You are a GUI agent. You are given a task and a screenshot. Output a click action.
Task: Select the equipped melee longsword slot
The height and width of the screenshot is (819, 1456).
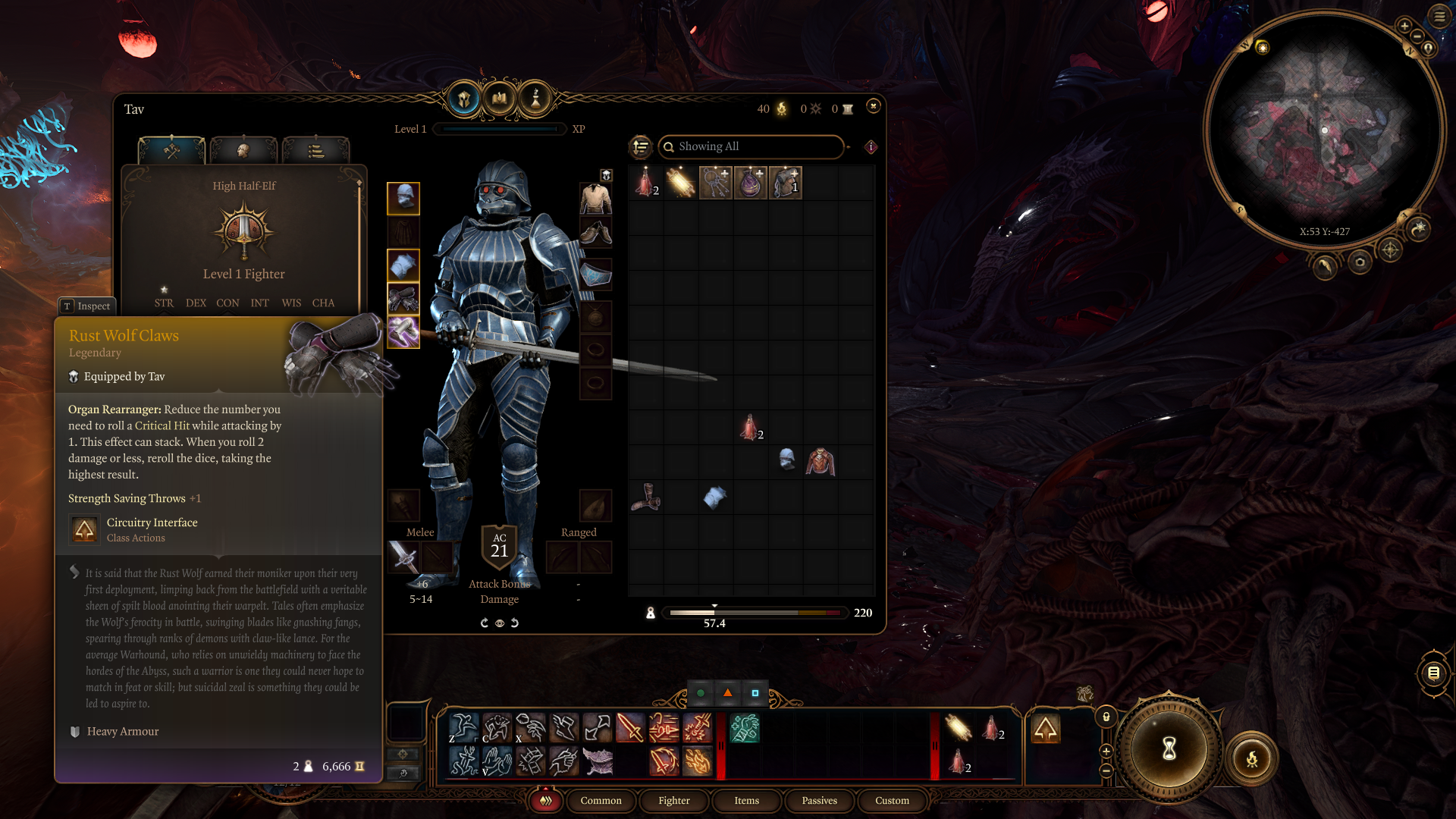pos(404,558)
